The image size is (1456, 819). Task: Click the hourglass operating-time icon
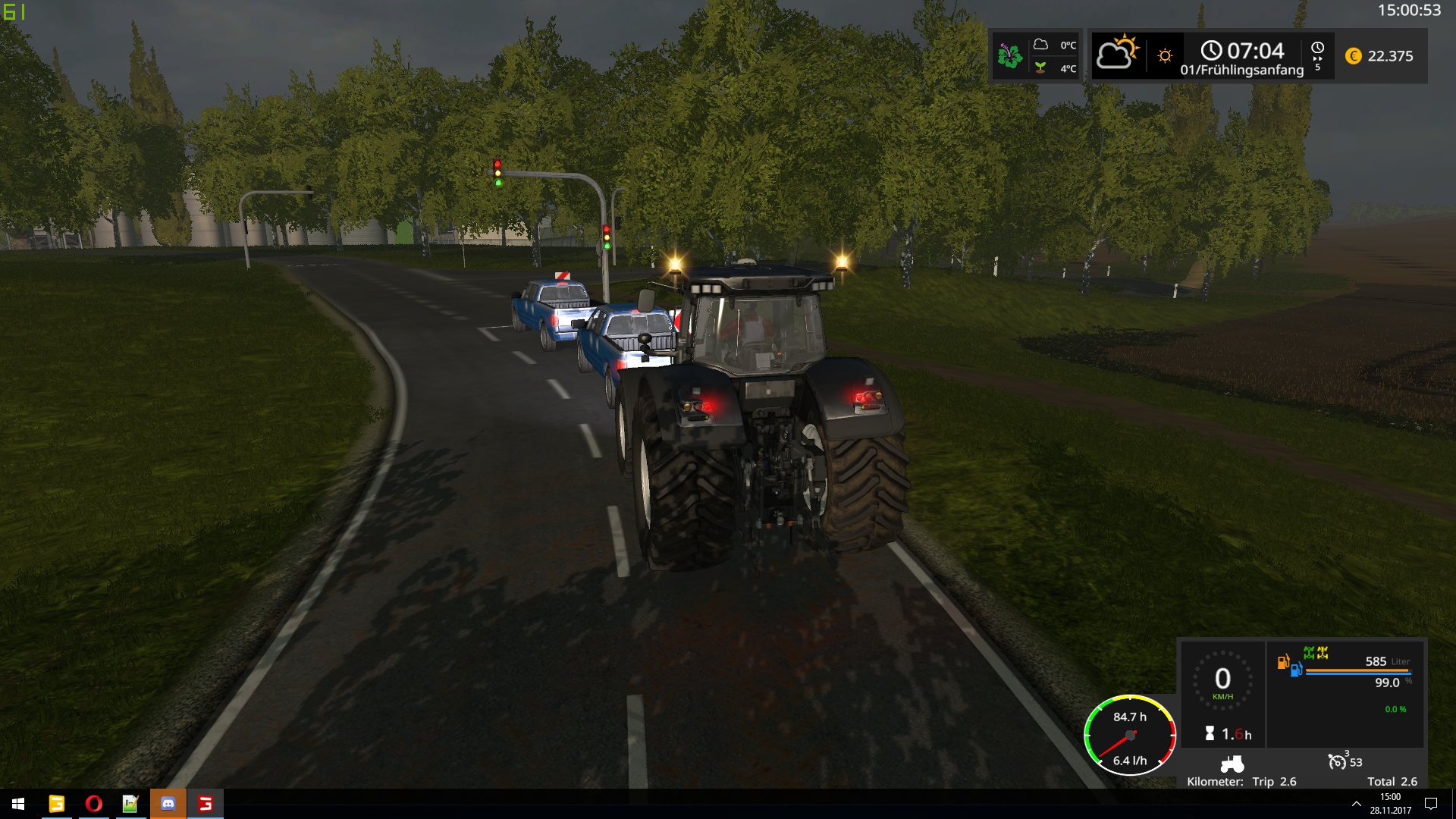point(1210,733)
